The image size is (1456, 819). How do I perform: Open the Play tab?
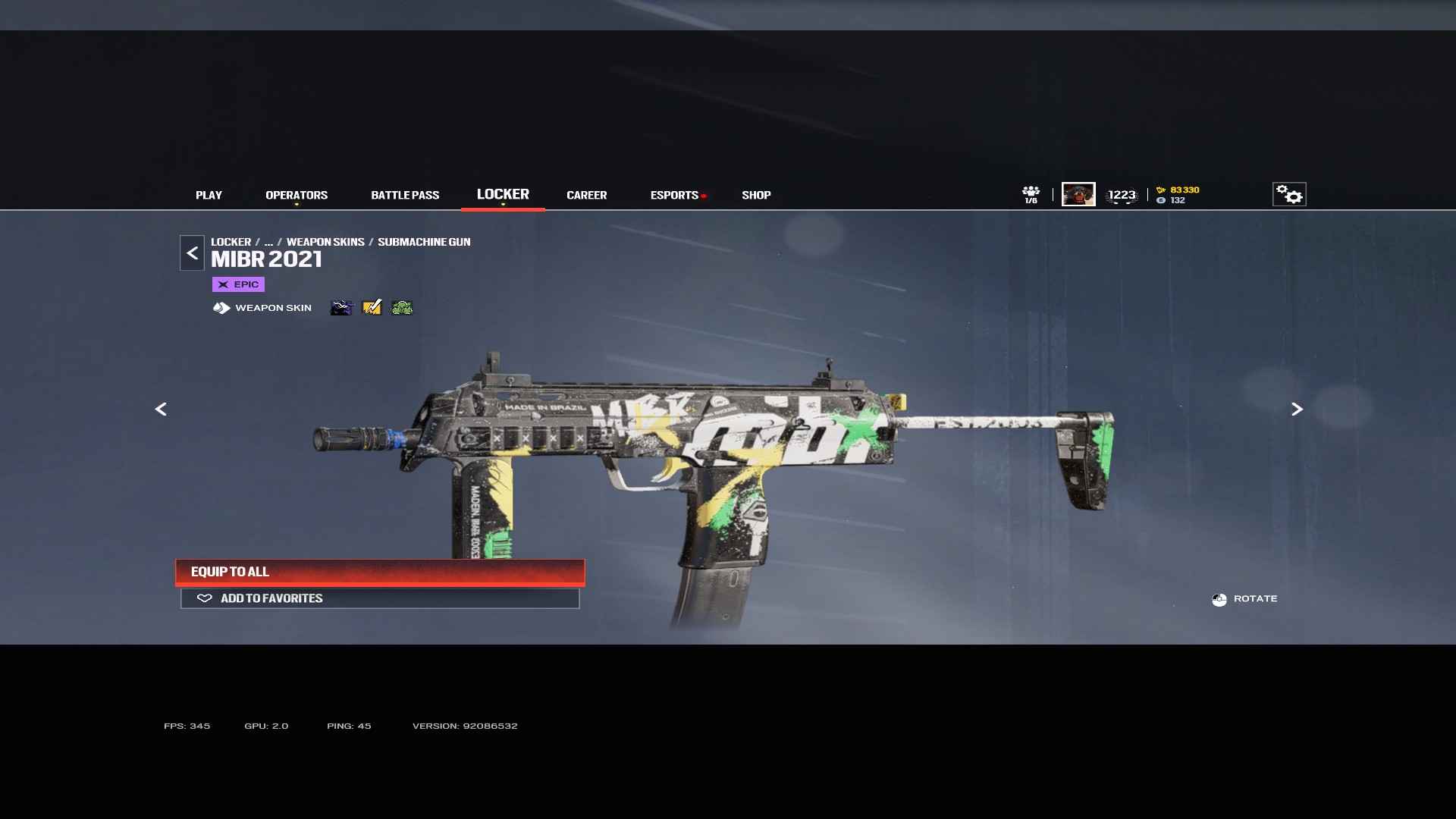(x=209, y=195)
